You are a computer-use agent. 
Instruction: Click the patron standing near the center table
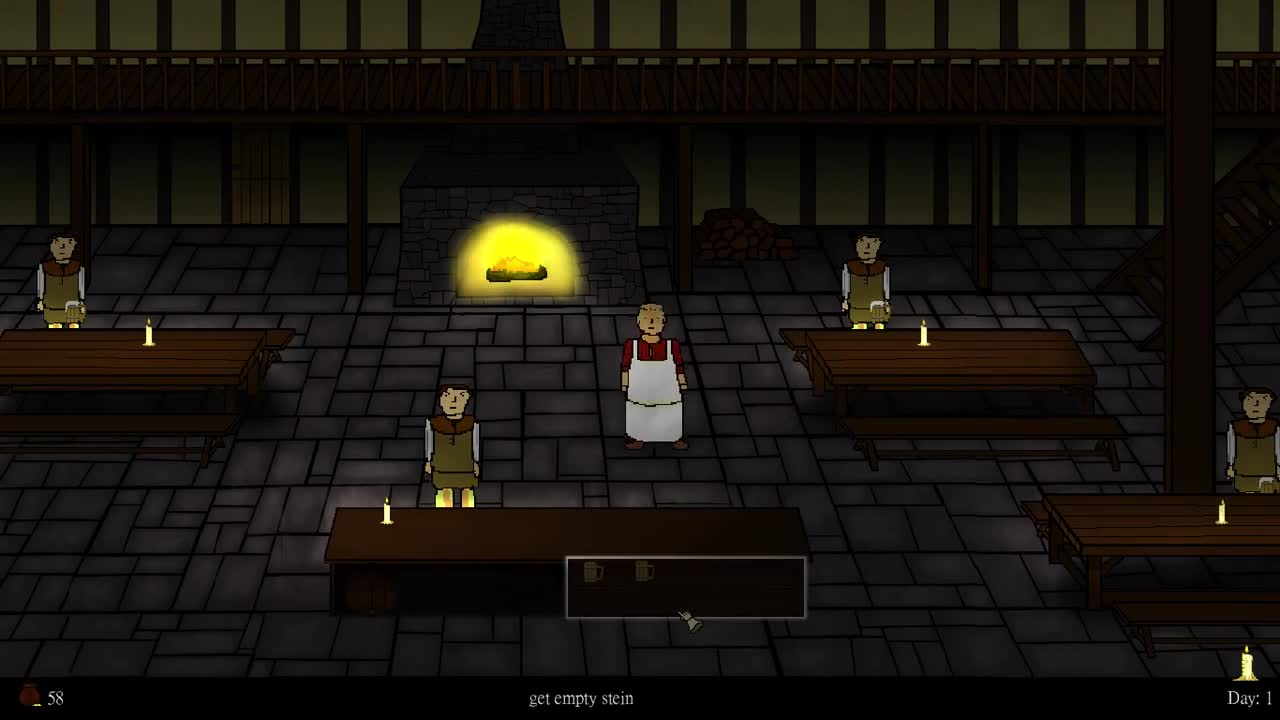(x=455, y=440)
